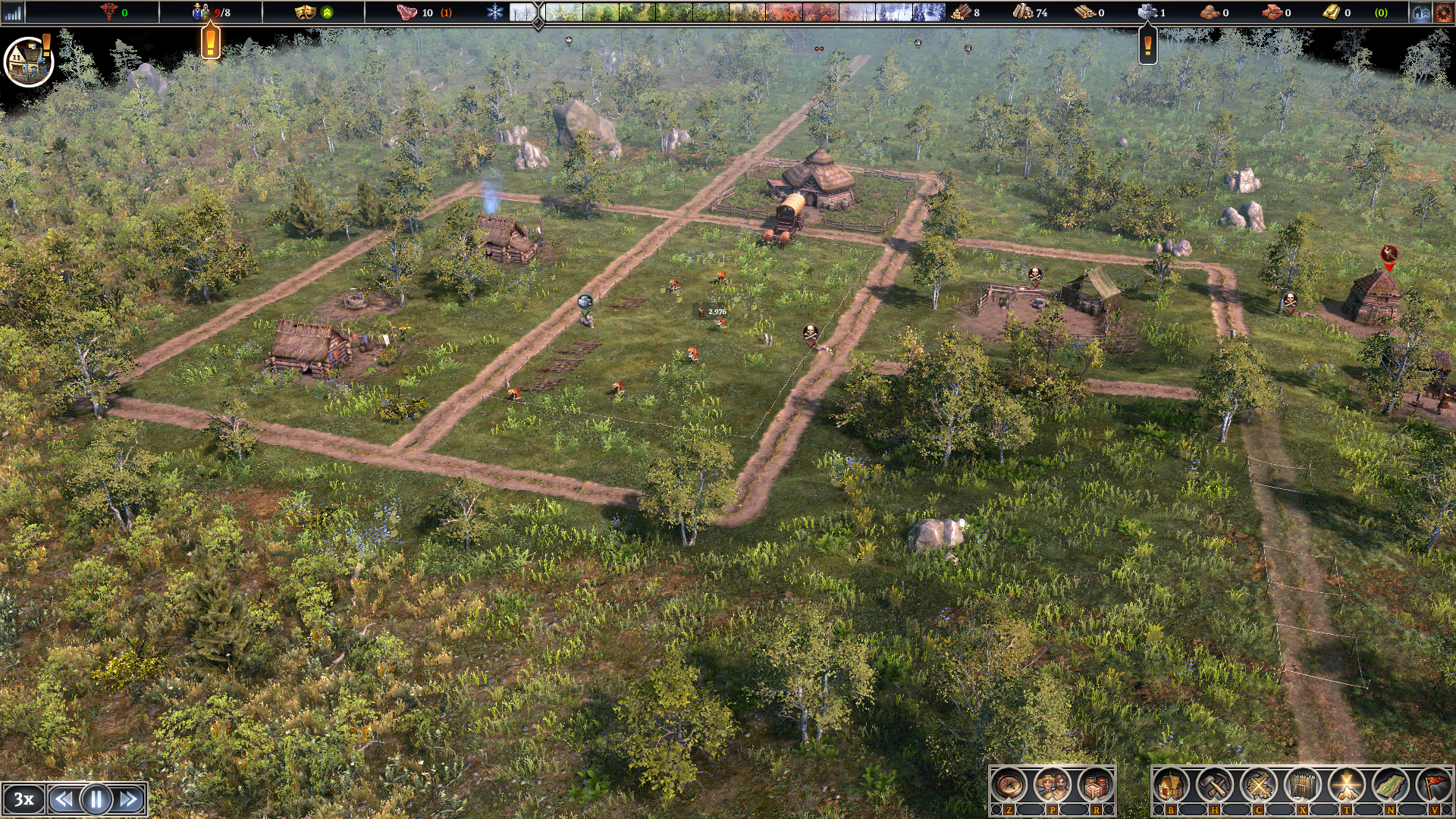Pause the game

[x=96, y=799]
